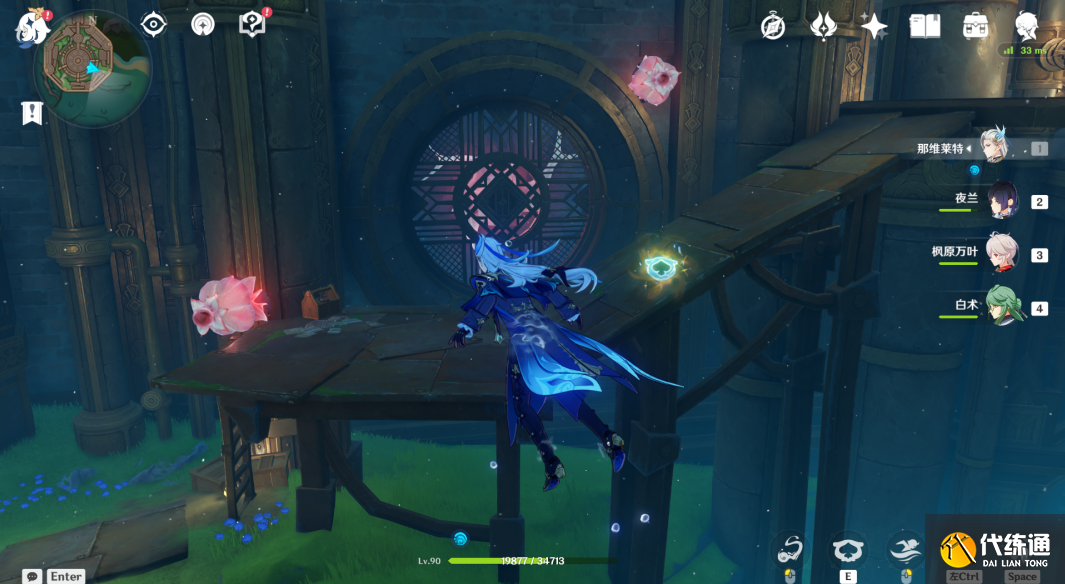Open the chat speech-bubble icon
Screen dimensions: 1065x584
coord(33,576)
